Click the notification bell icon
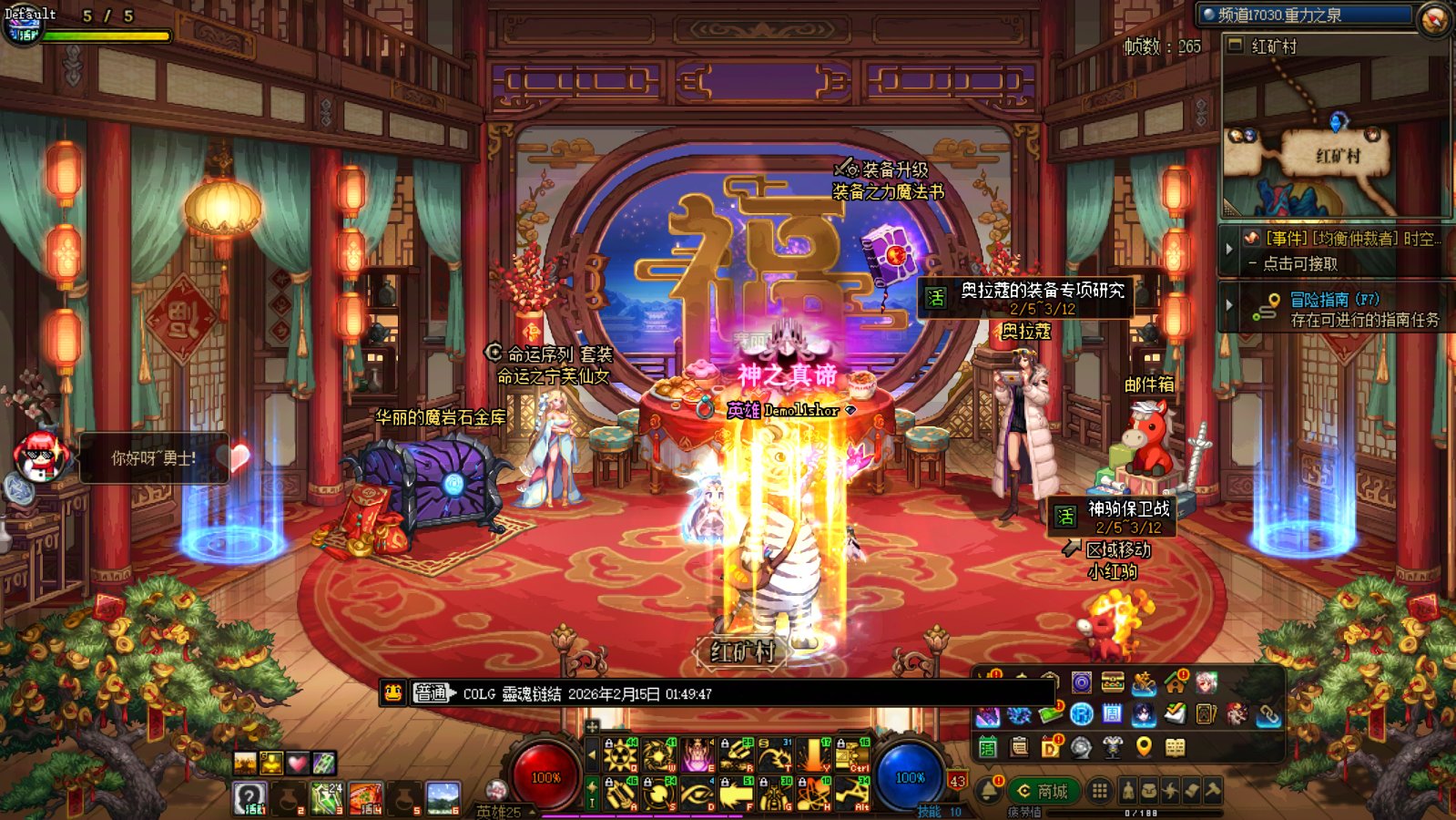The width and height of the screenshot is (1456, 820). click(988, 790)
